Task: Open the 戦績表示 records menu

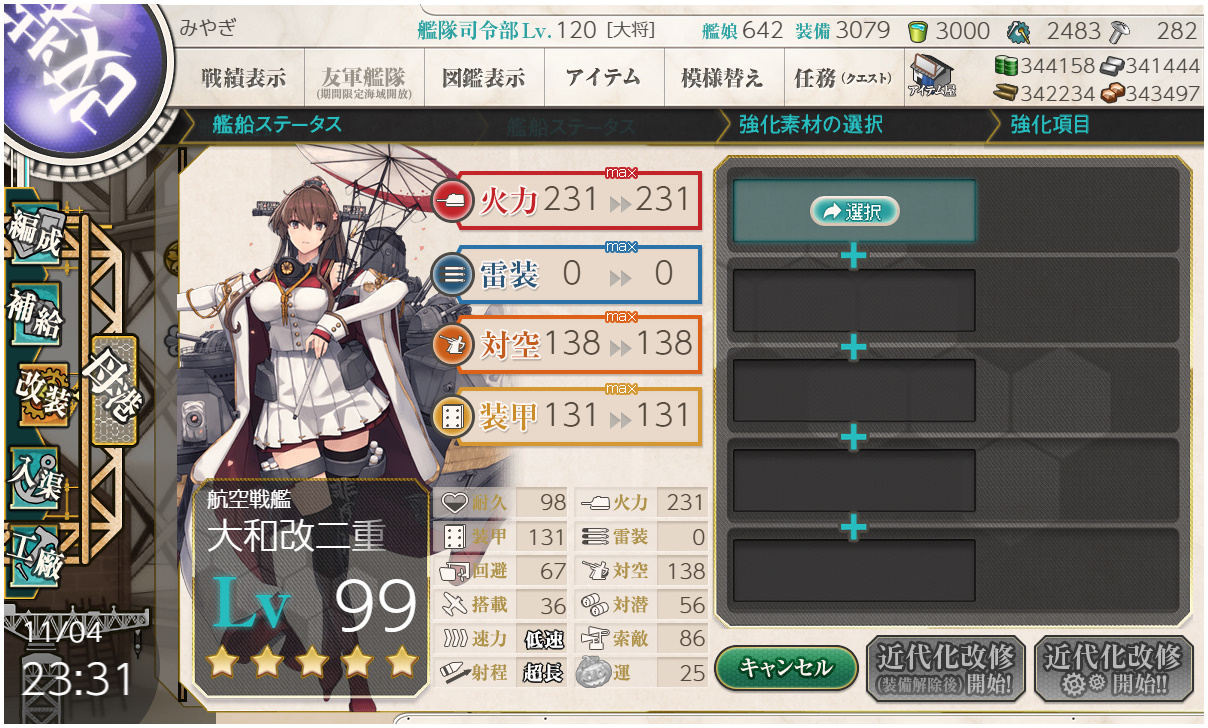Action: 242,78
